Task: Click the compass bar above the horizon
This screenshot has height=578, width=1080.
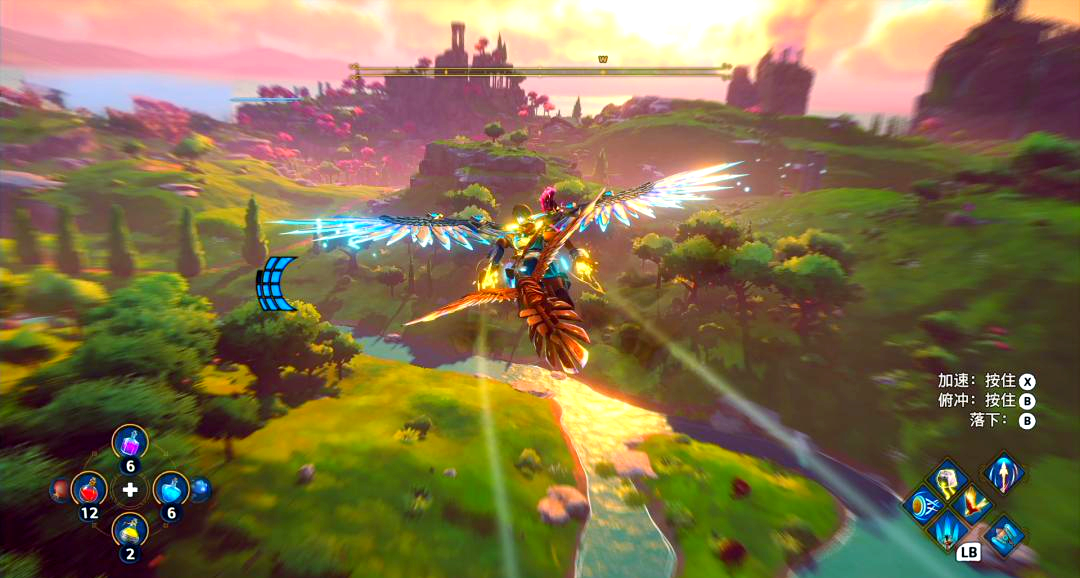Action: [x=540, y=71]
